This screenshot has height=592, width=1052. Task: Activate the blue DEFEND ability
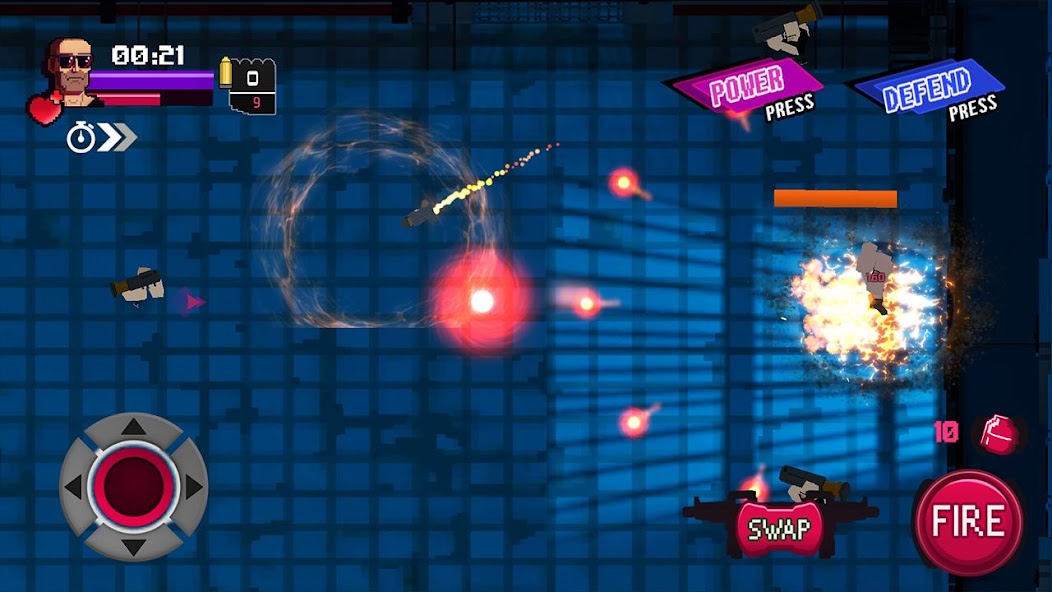928,91
